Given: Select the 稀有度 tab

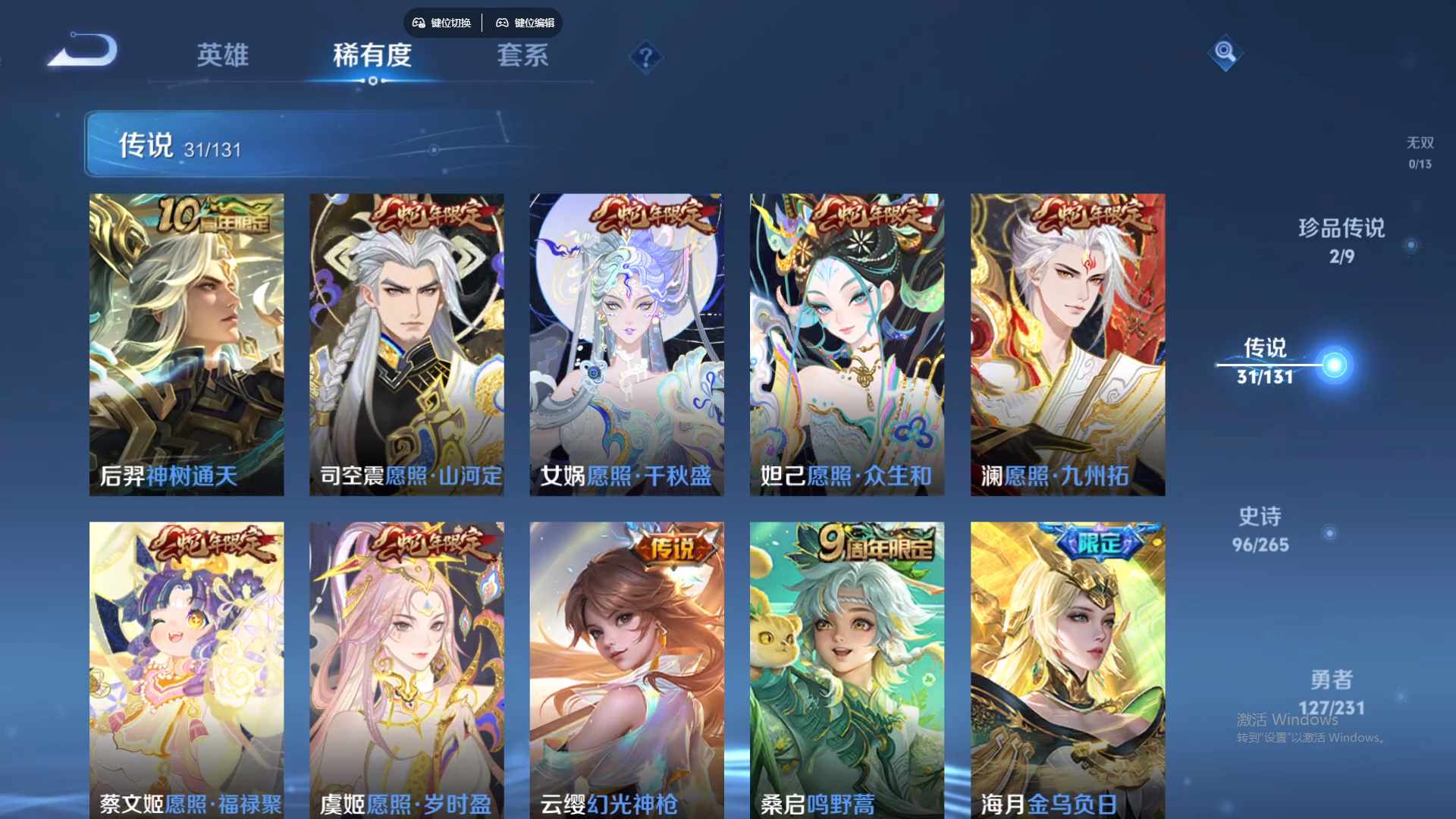Looking at the screenshot, I should (371, 56).
